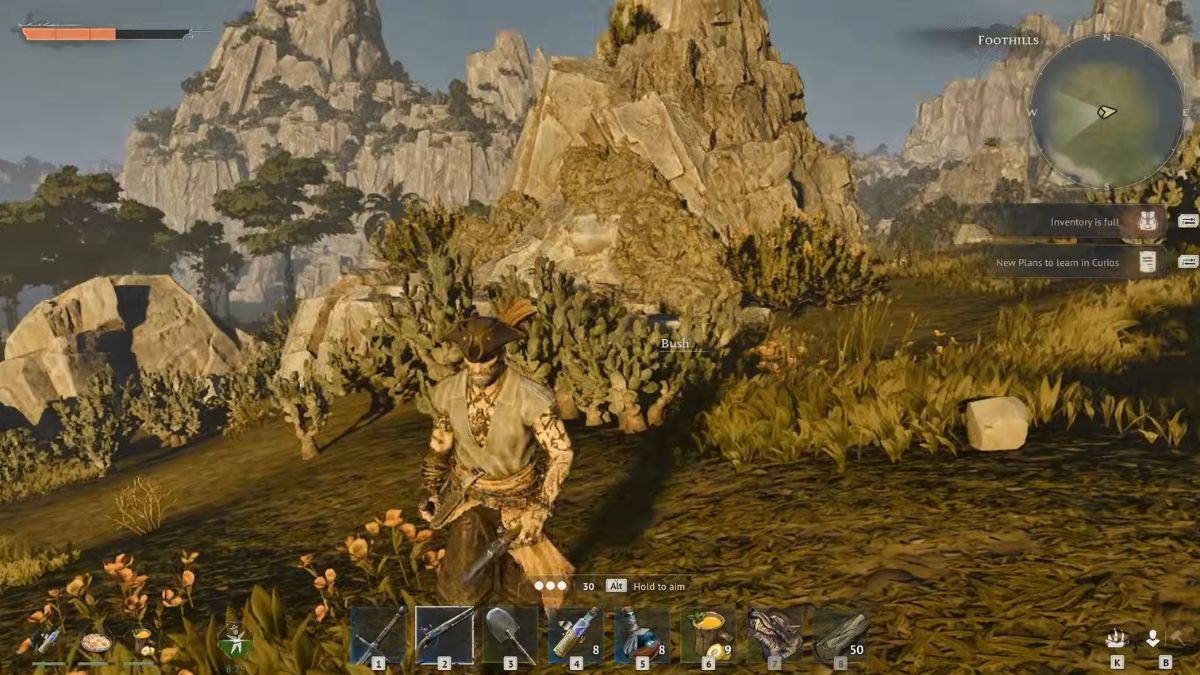
Task: Select the sword in hotbar slot 1
Action: click(x=379, y=635)
